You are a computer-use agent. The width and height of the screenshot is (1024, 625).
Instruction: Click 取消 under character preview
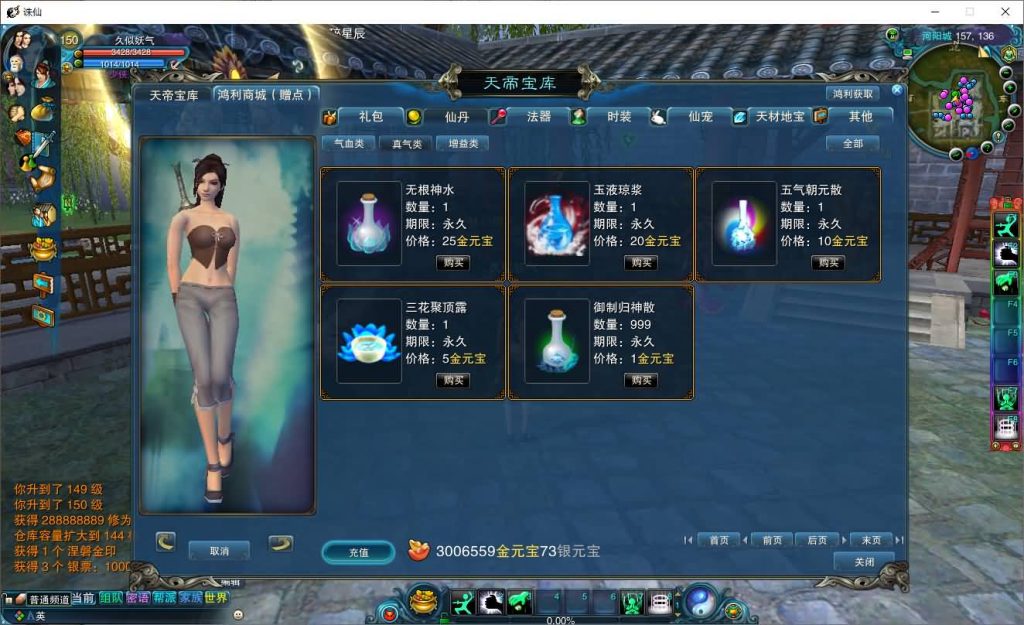tap(219, 551)
